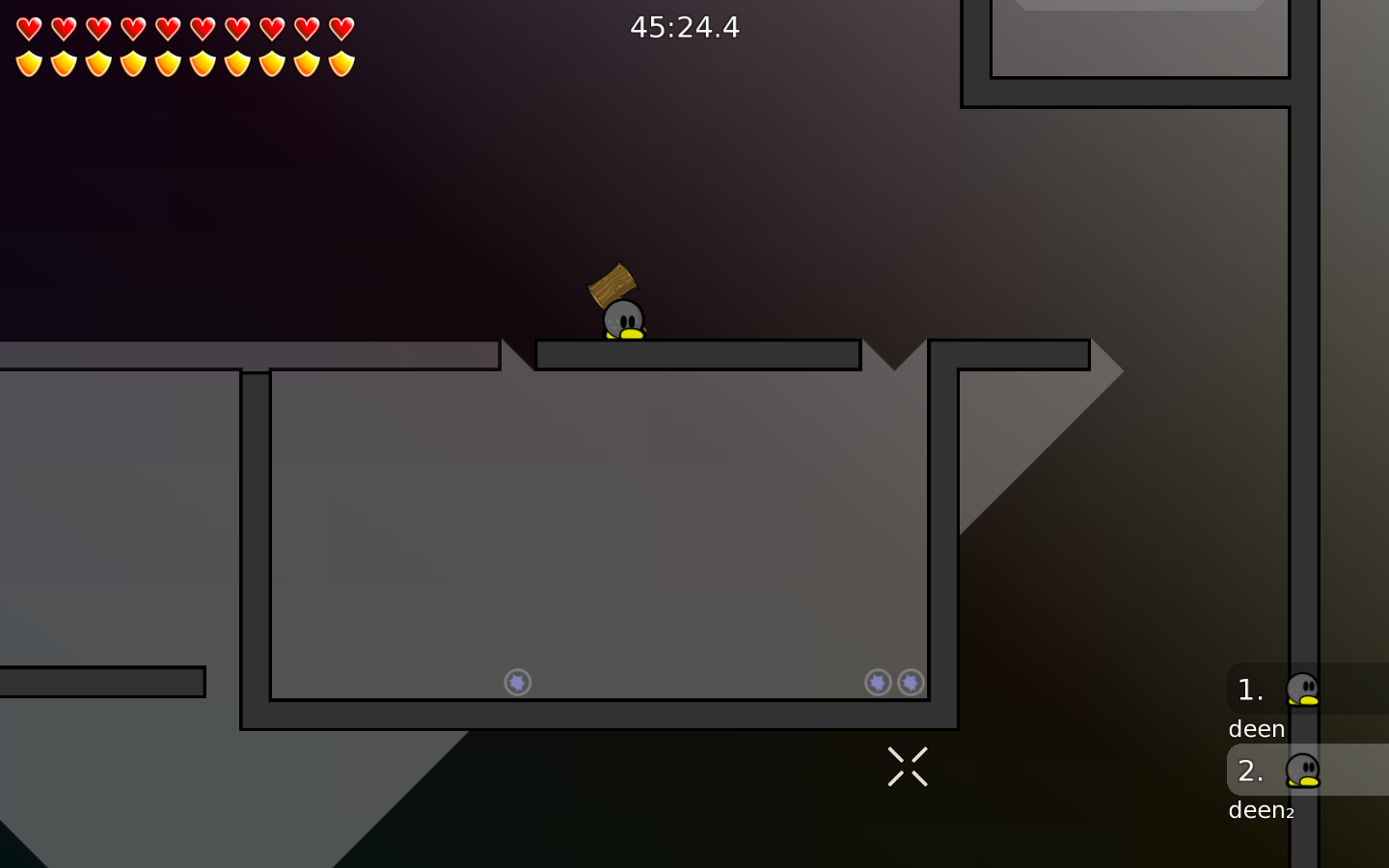
Task: Click the deen player name label
Action: [x=1256, y=729]
